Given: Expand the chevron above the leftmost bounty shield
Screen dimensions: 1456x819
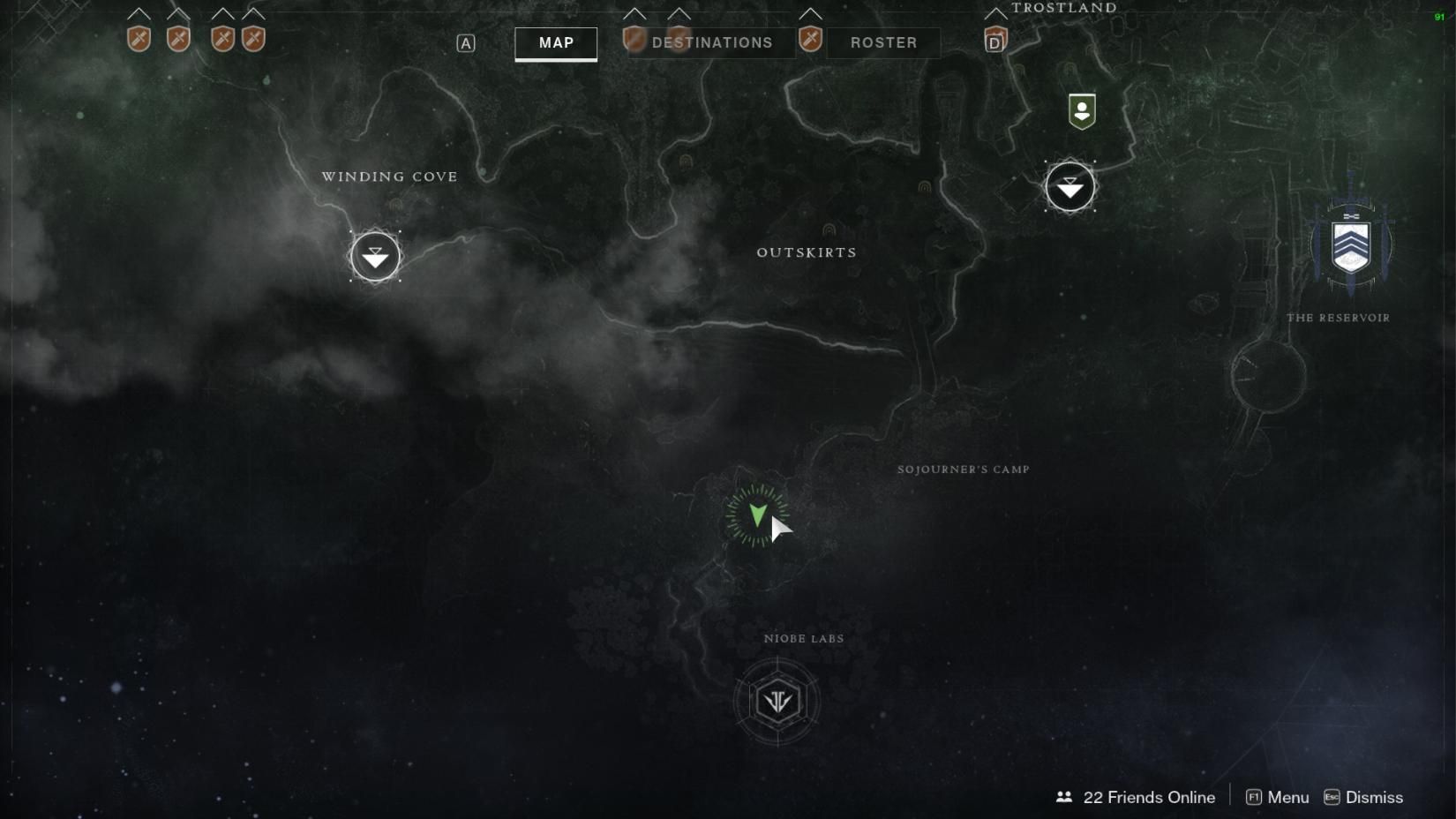Looking at the screenshot, I should pos(138,14).
